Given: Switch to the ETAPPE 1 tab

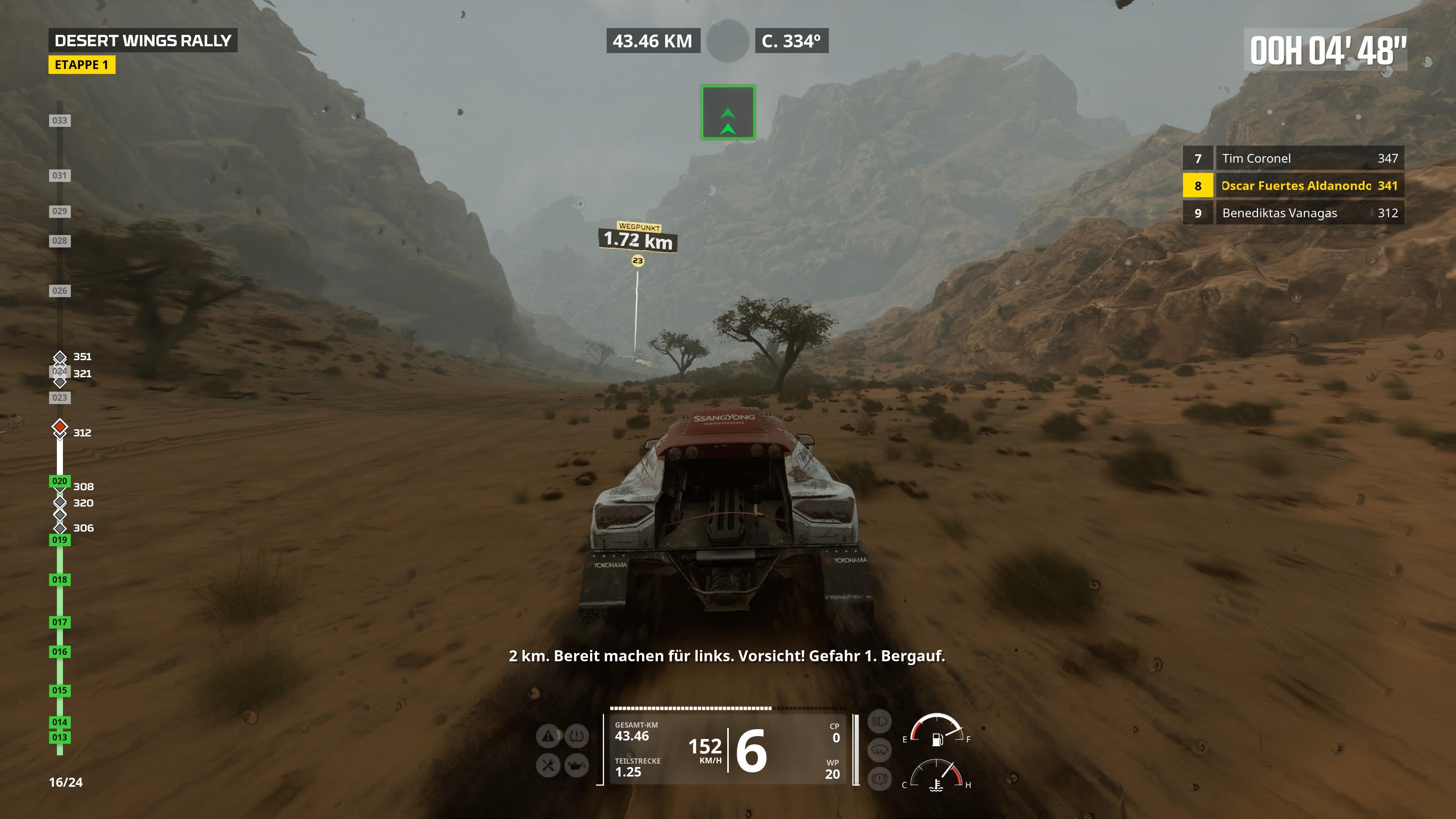Looking at the screenshot, I should point(83,64).
